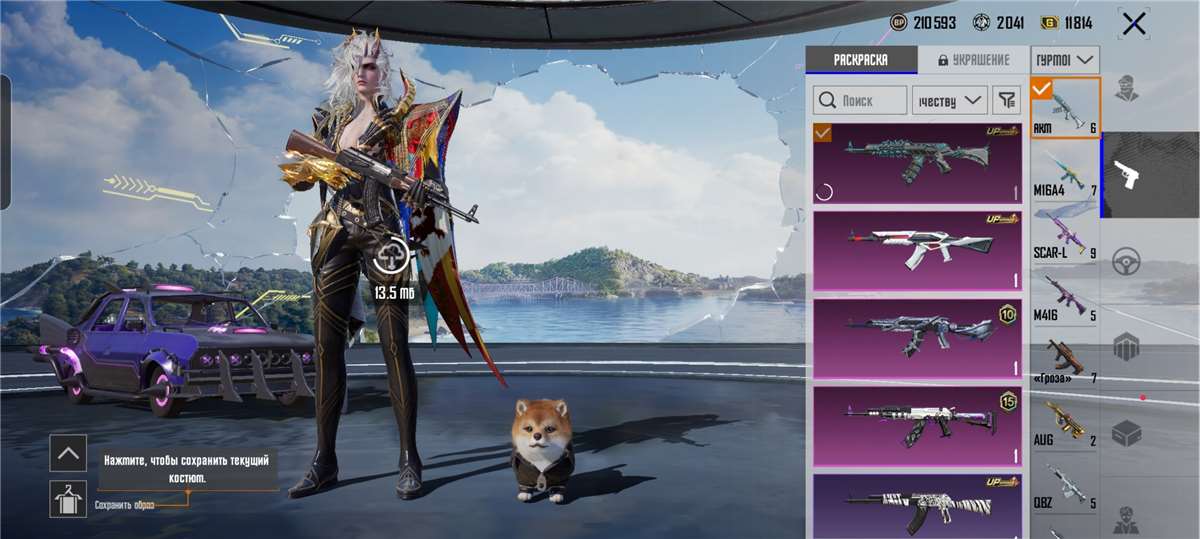Image resolution: width=1200 pixels, height=539 pixels.
Task: Close the inventory with the X button
Action: [x=1134, y=24]
